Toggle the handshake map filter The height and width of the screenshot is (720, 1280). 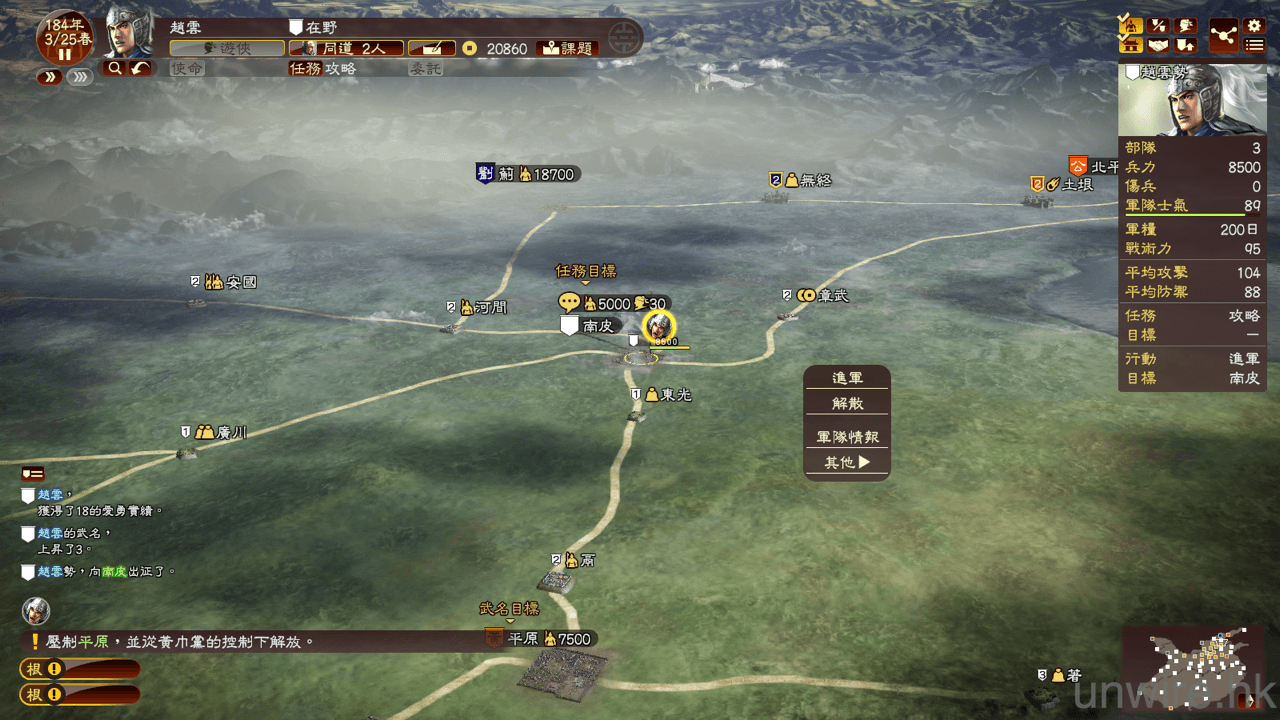coord(1158,45)
